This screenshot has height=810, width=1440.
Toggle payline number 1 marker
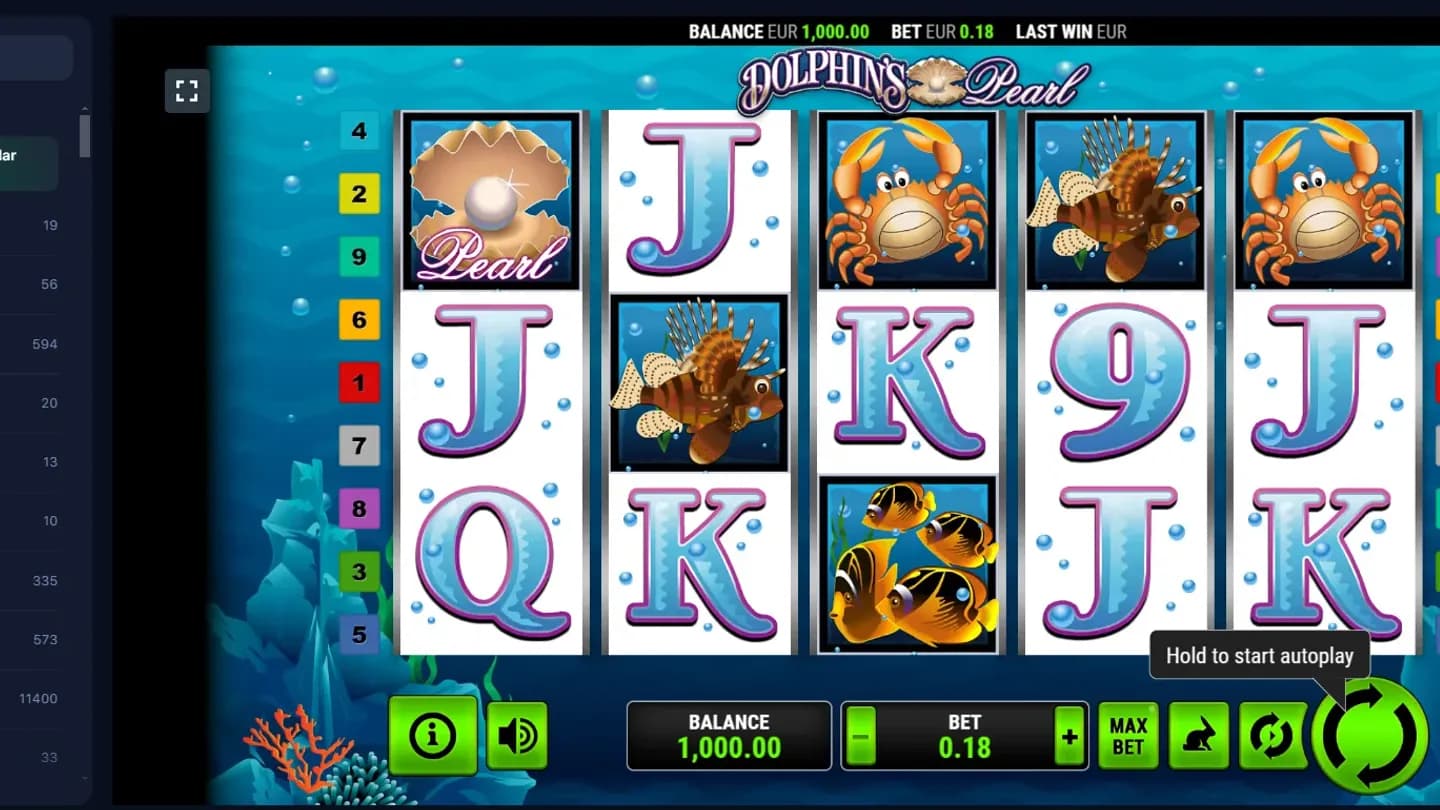click(360, 383)
